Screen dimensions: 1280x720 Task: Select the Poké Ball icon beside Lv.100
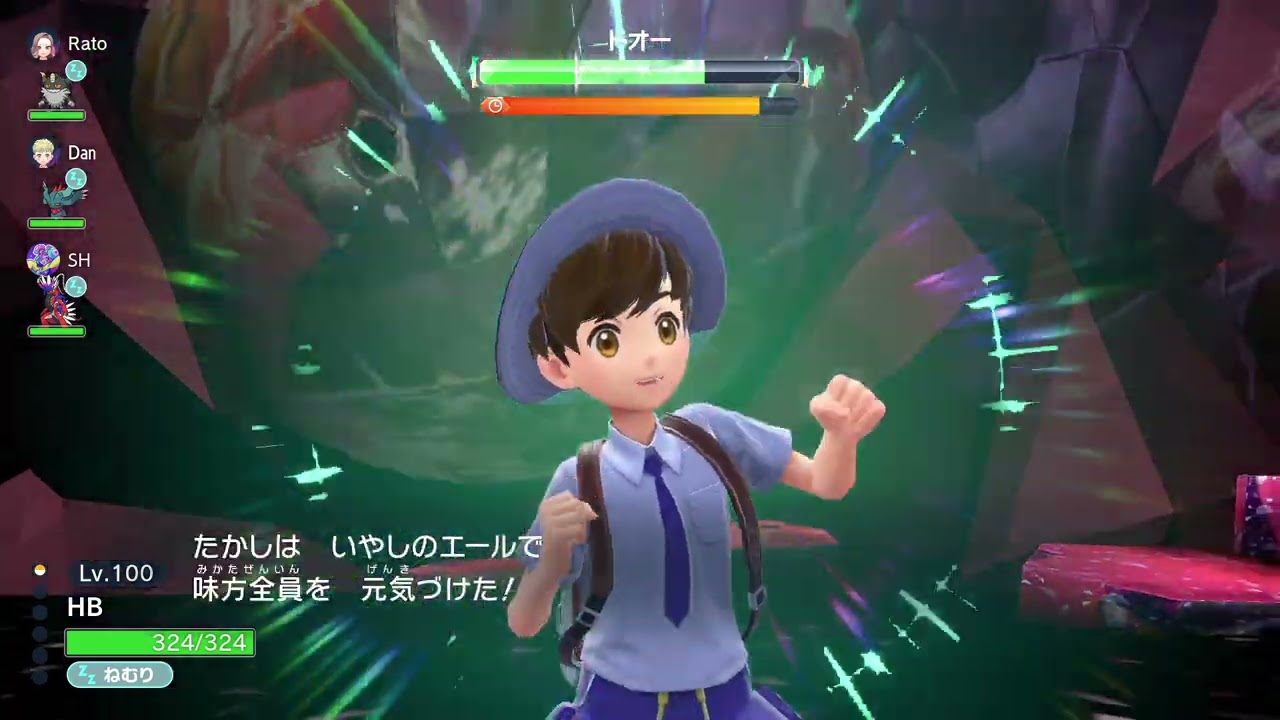tap(40, 571)
